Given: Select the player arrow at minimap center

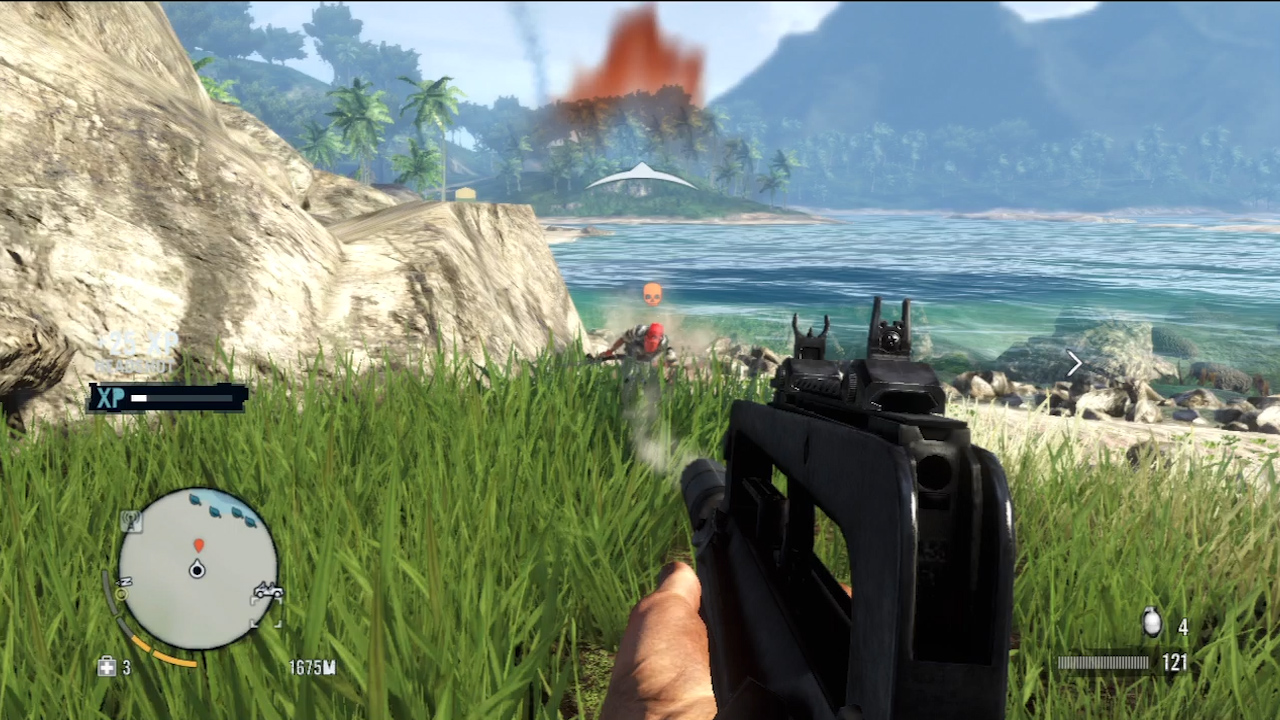Looking at the screenshot, I should click(198, 570).
